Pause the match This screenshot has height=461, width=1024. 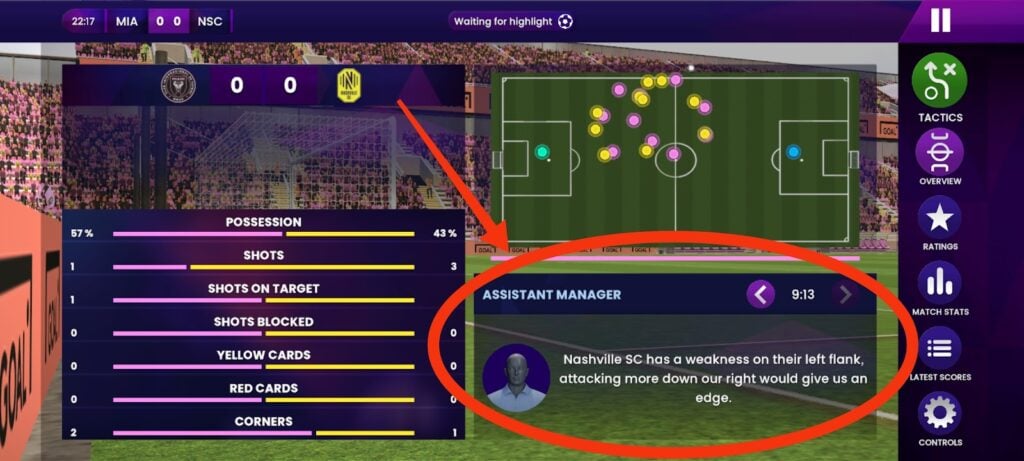coord(940,20)
